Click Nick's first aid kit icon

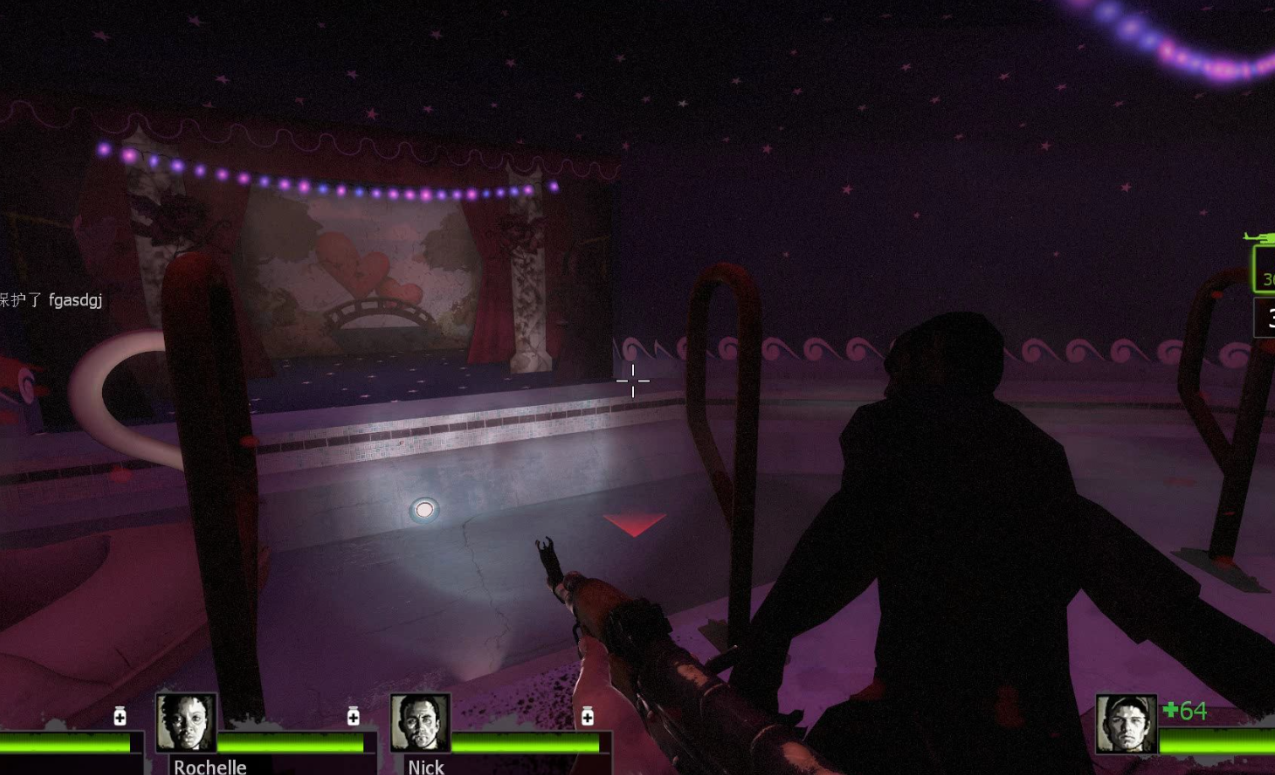(x=588, y=716)
